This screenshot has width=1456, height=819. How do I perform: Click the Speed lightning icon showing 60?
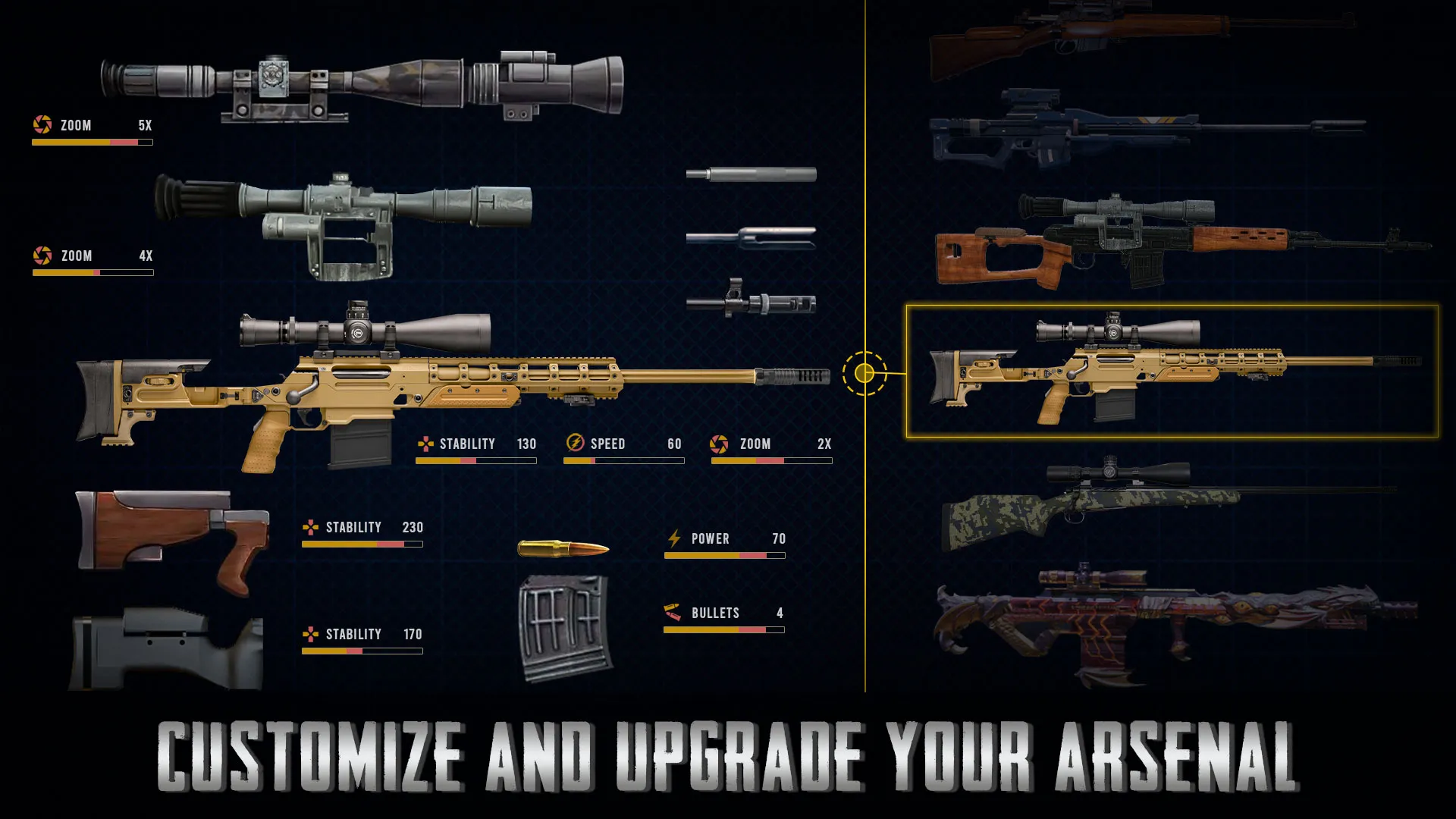[574, 444]
